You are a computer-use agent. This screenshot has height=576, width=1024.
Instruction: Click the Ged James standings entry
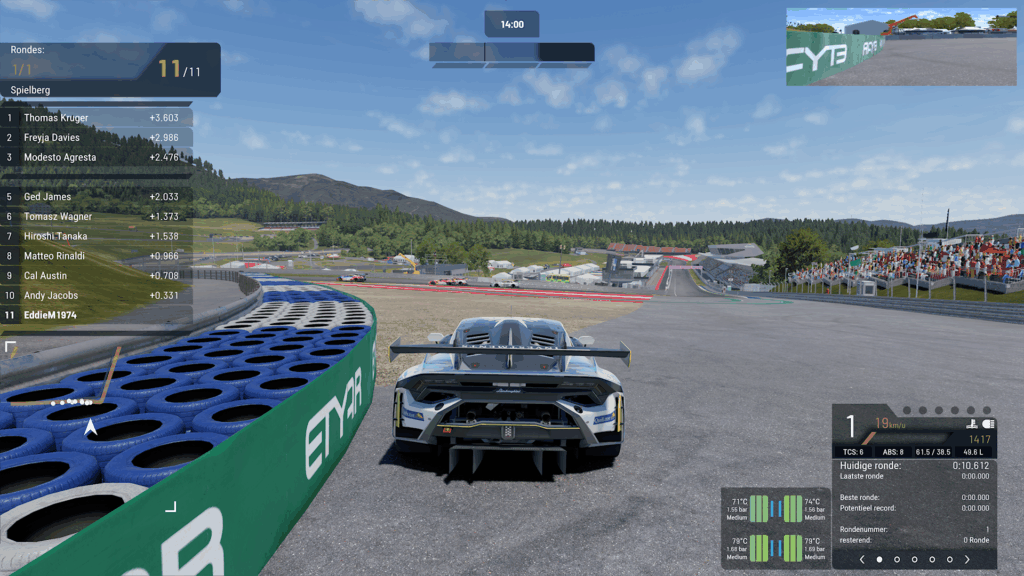click(97, 197)
